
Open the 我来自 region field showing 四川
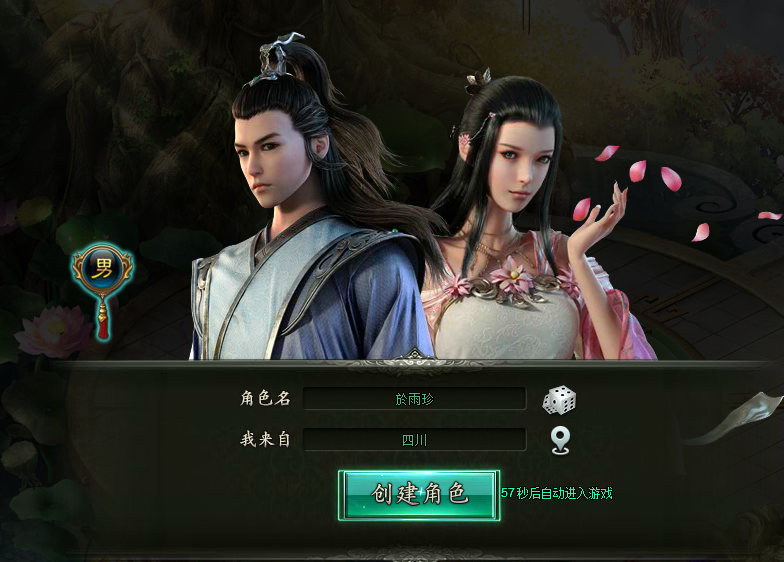pos(414,440)
